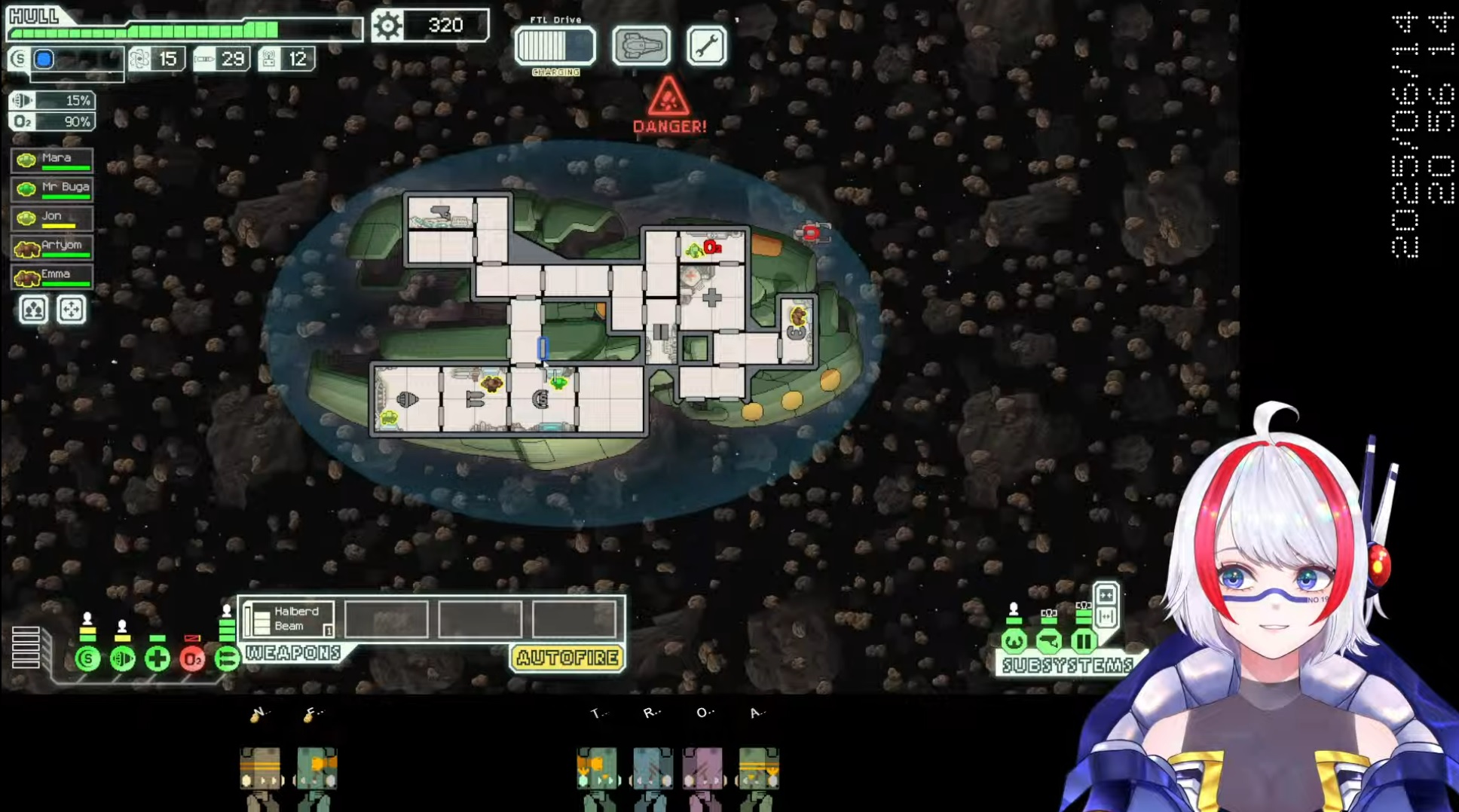The height and width of the screenshot is (812, 1459).
Task: Click the engines system icon
Action: (x=122, y=659)
